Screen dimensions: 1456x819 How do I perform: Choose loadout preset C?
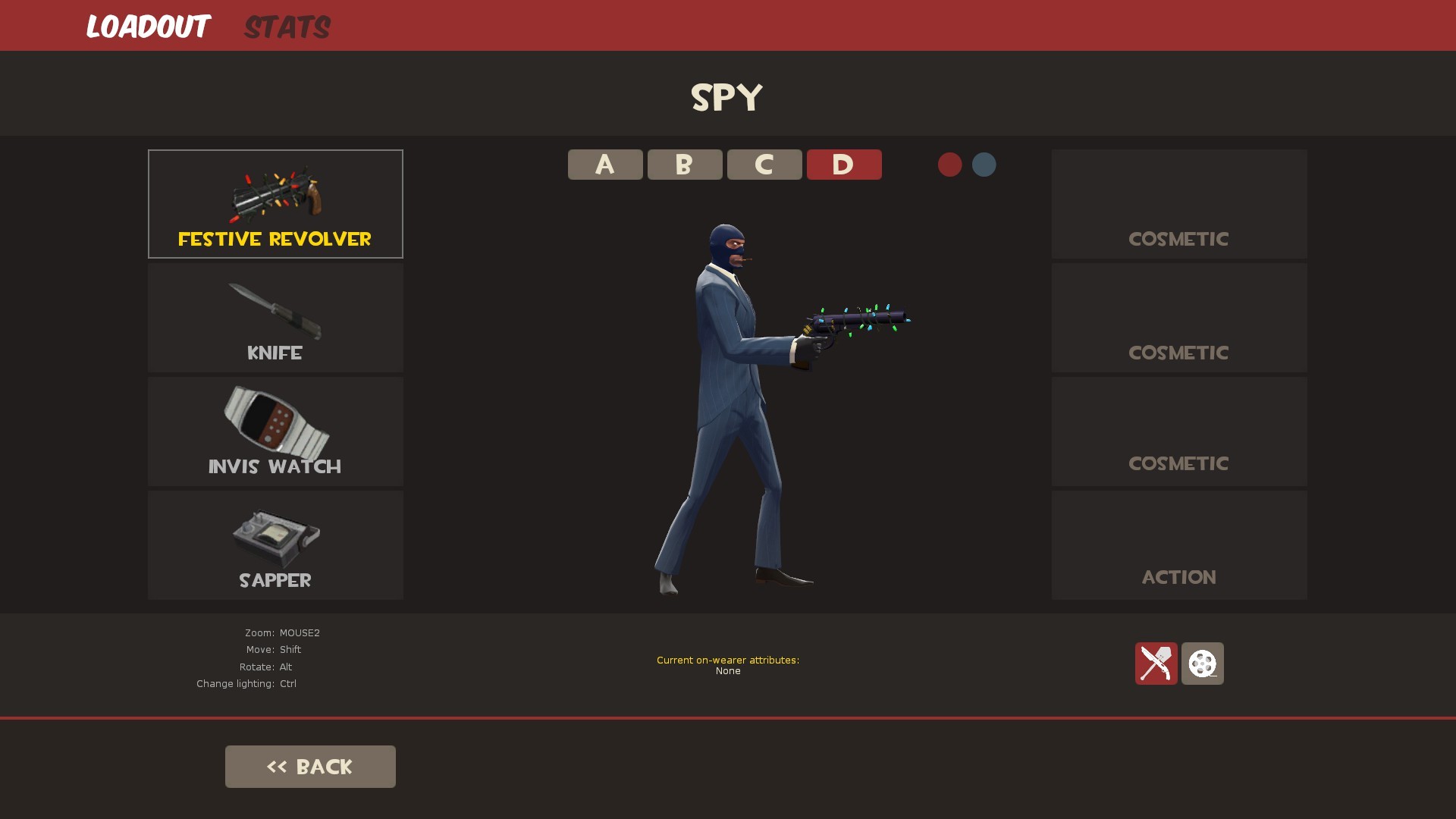point(764,165)
